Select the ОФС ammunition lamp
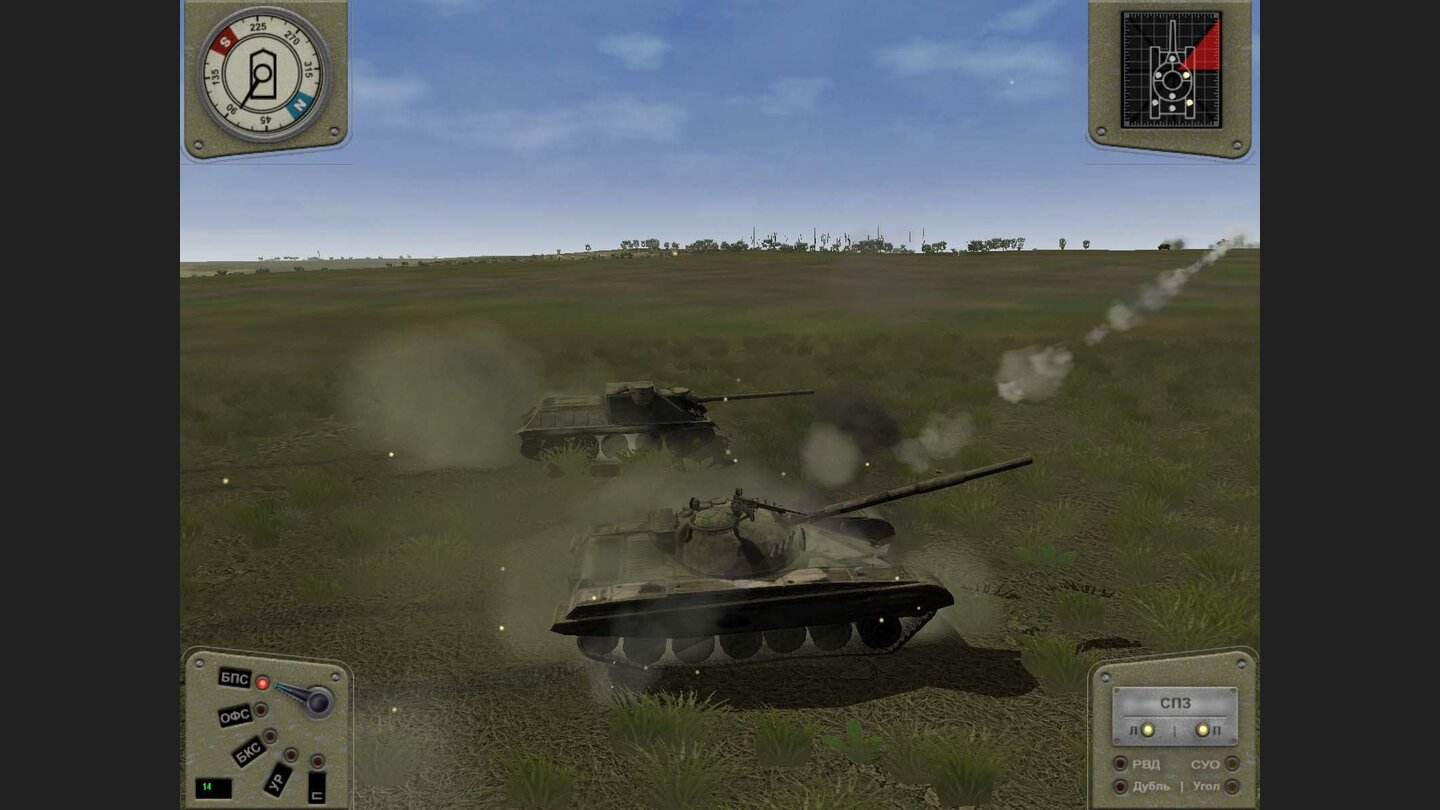Viewport: 1440px width, 810px height. (260, 709)
